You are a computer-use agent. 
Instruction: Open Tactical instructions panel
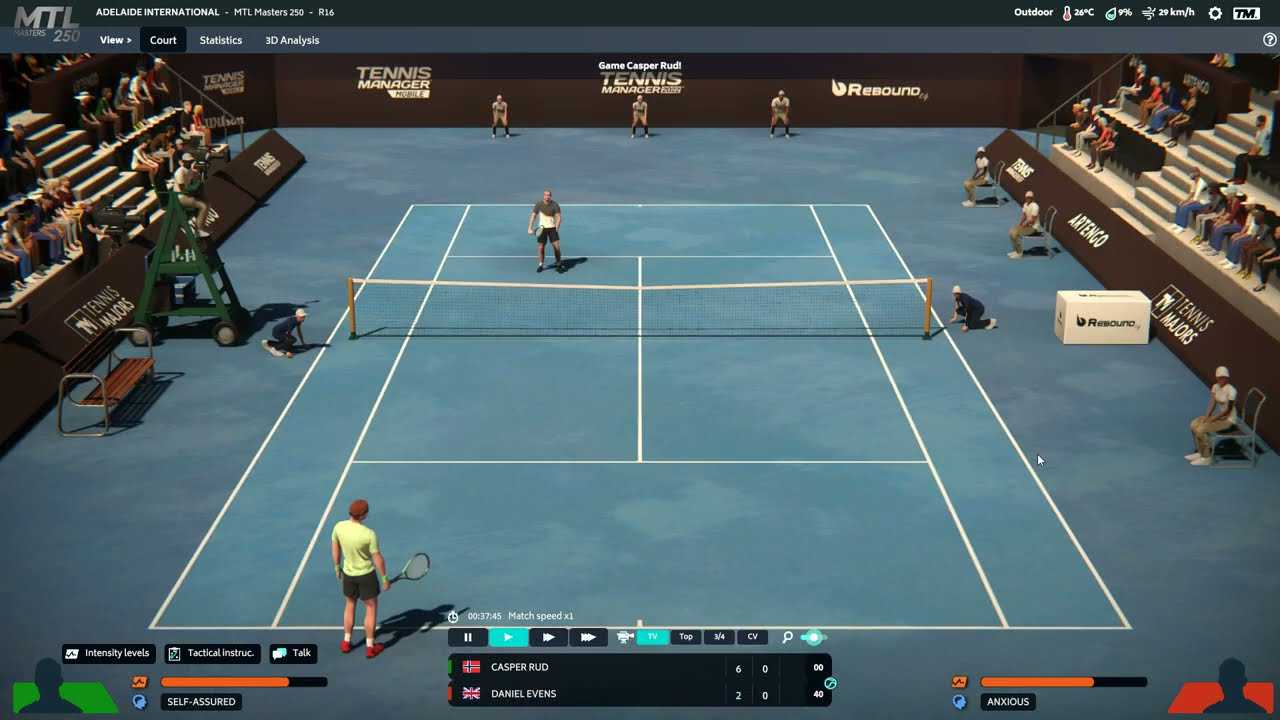click(212, 653)
